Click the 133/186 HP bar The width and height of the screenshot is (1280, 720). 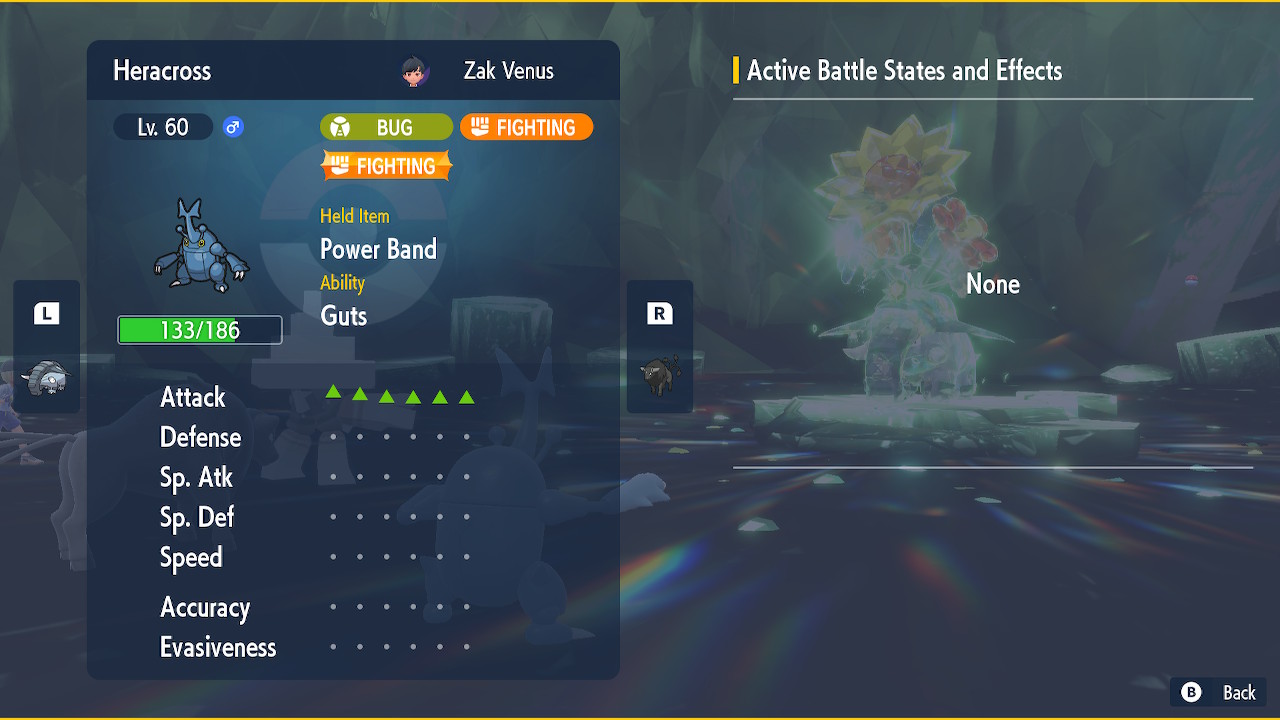point(199,329)
